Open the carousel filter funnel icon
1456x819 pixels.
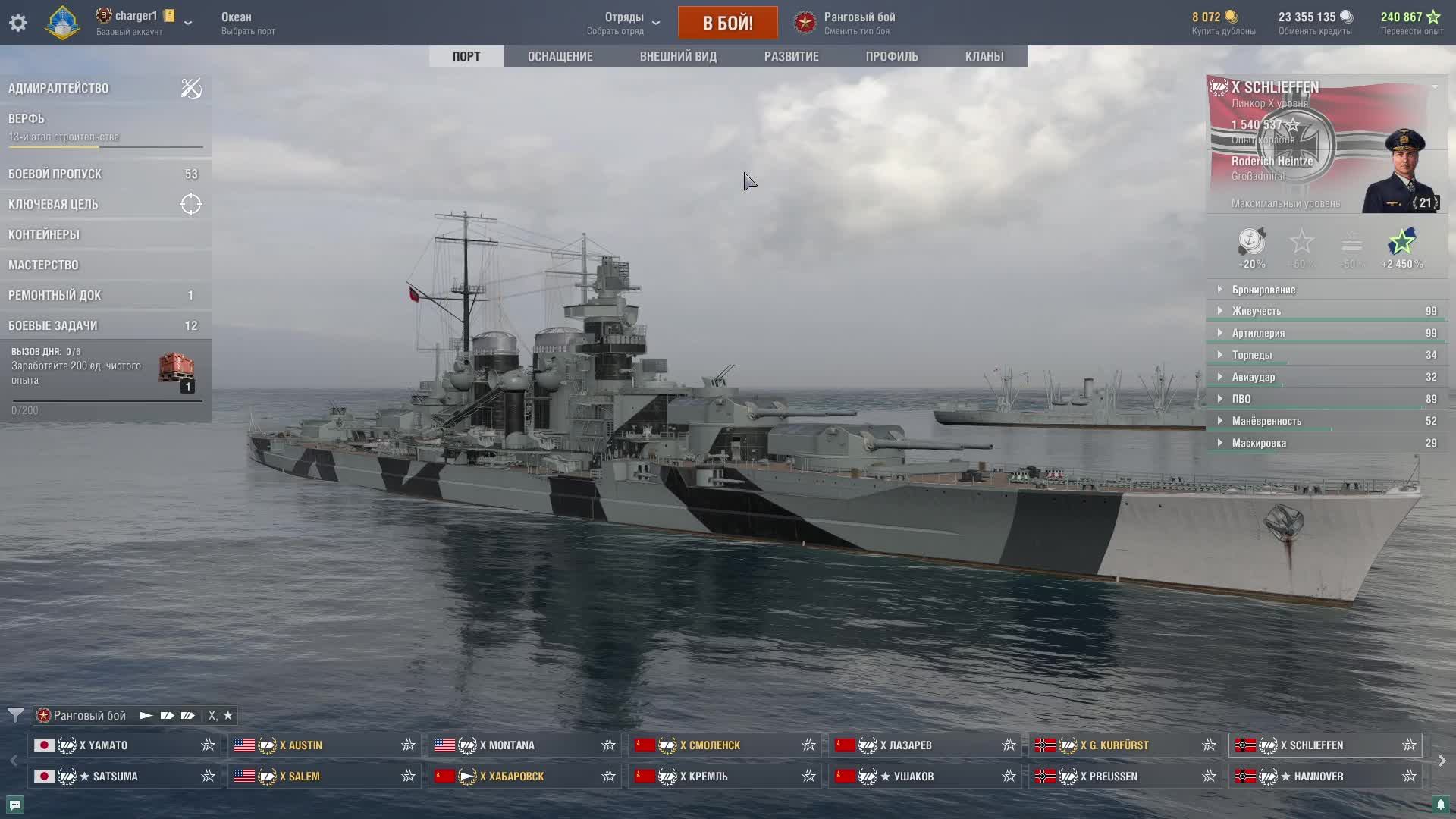pos(15,715)
